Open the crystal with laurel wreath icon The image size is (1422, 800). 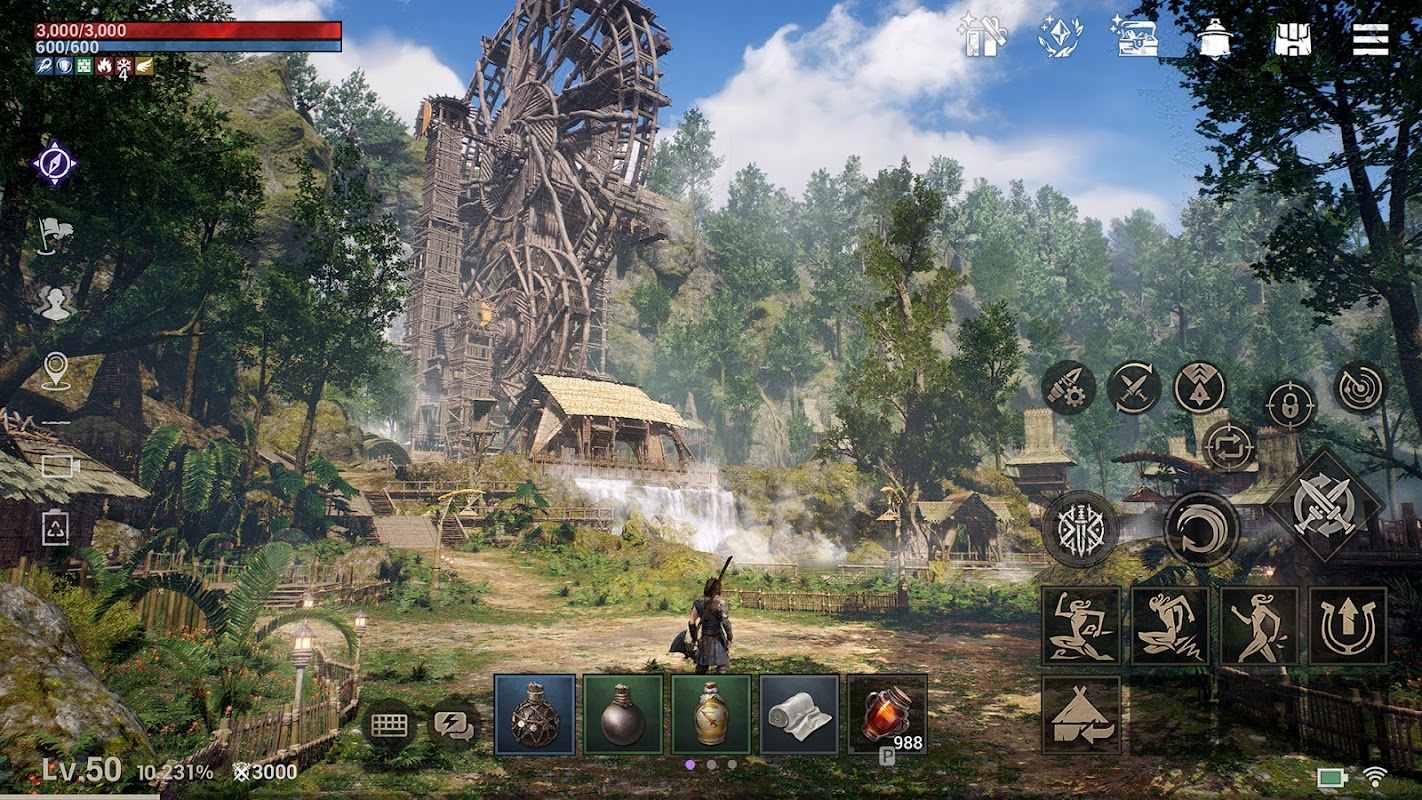coord(1059,37)
